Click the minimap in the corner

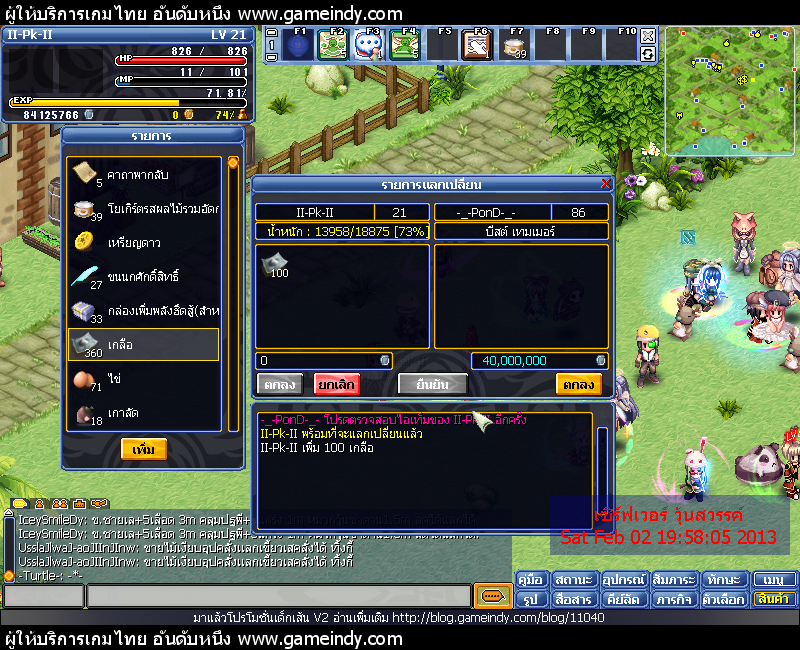pos(729,91)
